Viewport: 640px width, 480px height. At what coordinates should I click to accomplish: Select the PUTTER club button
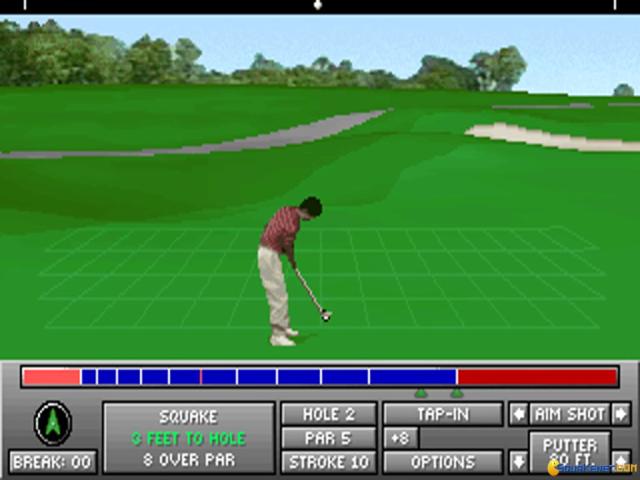(x=569, y=452)
